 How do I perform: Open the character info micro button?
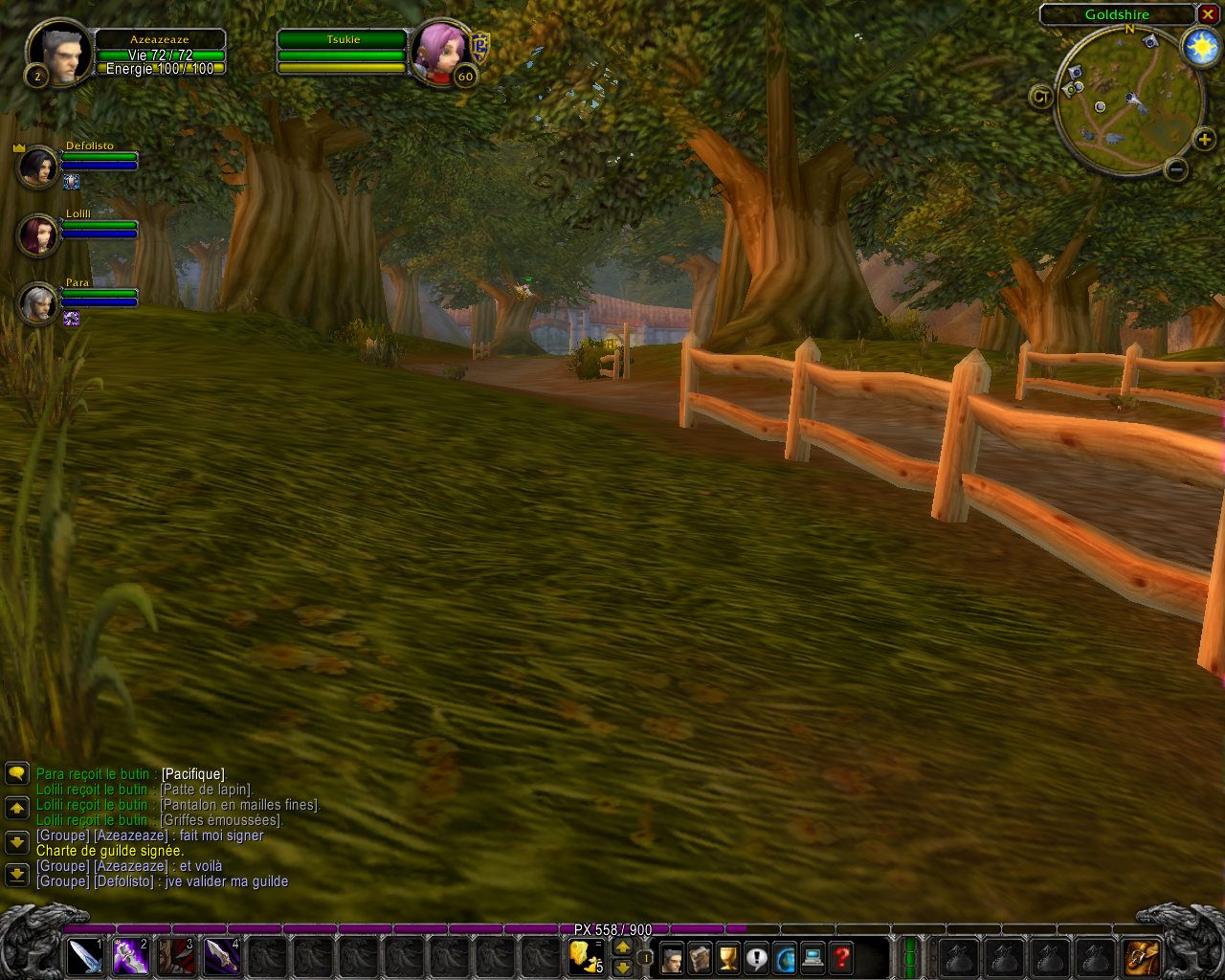click(673, 957)
